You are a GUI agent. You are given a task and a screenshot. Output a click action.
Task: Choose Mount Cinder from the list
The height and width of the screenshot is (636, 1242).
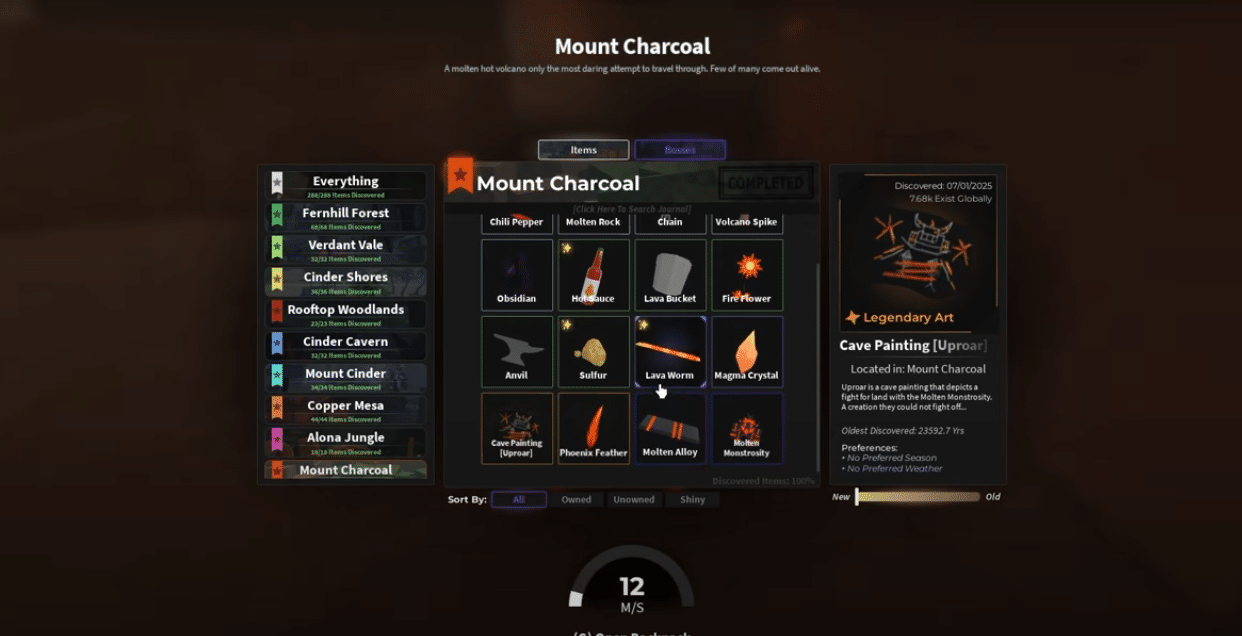coord(346,377)
